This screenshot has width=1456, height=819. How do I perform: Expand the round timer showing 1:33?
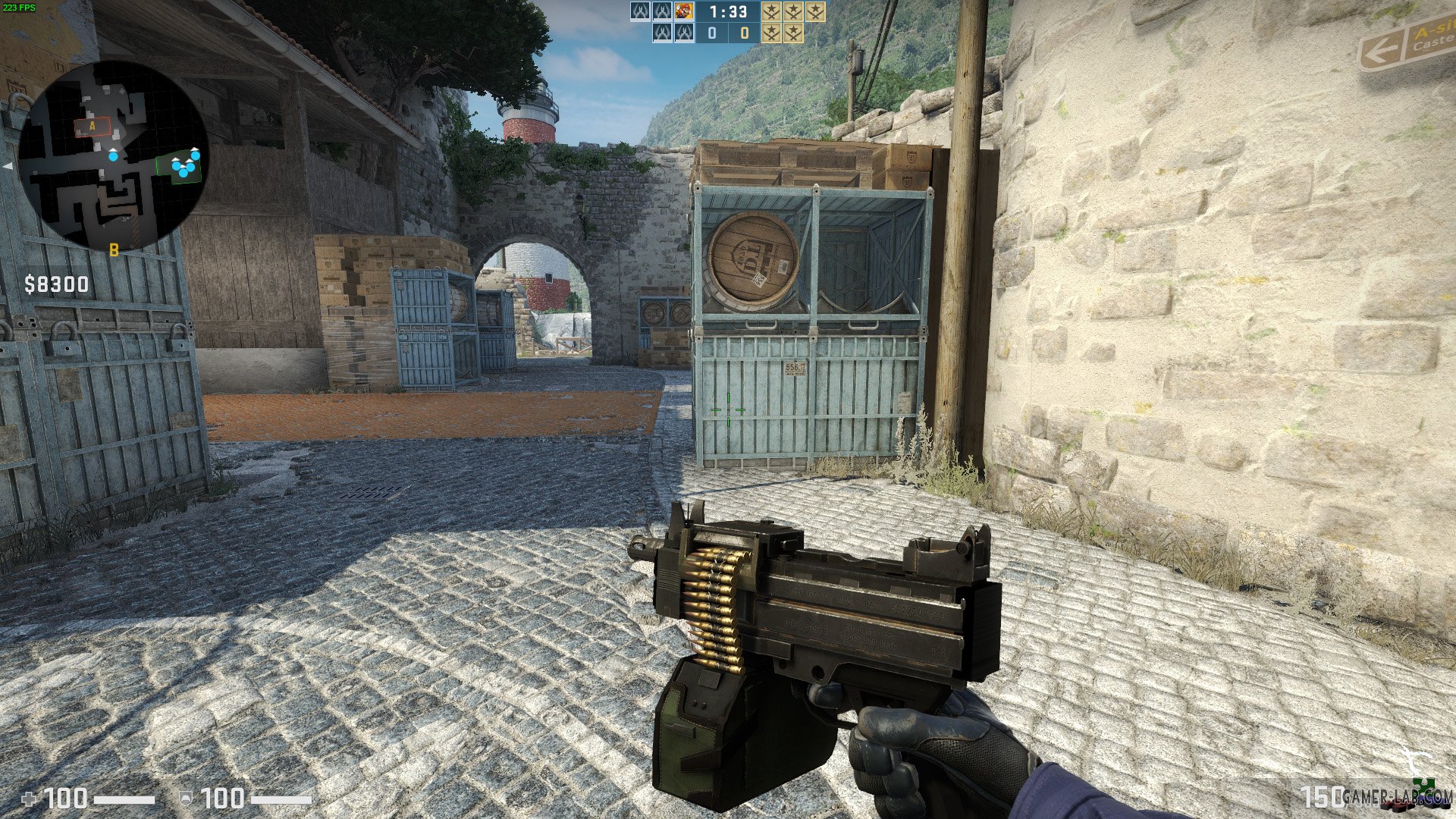728,11
